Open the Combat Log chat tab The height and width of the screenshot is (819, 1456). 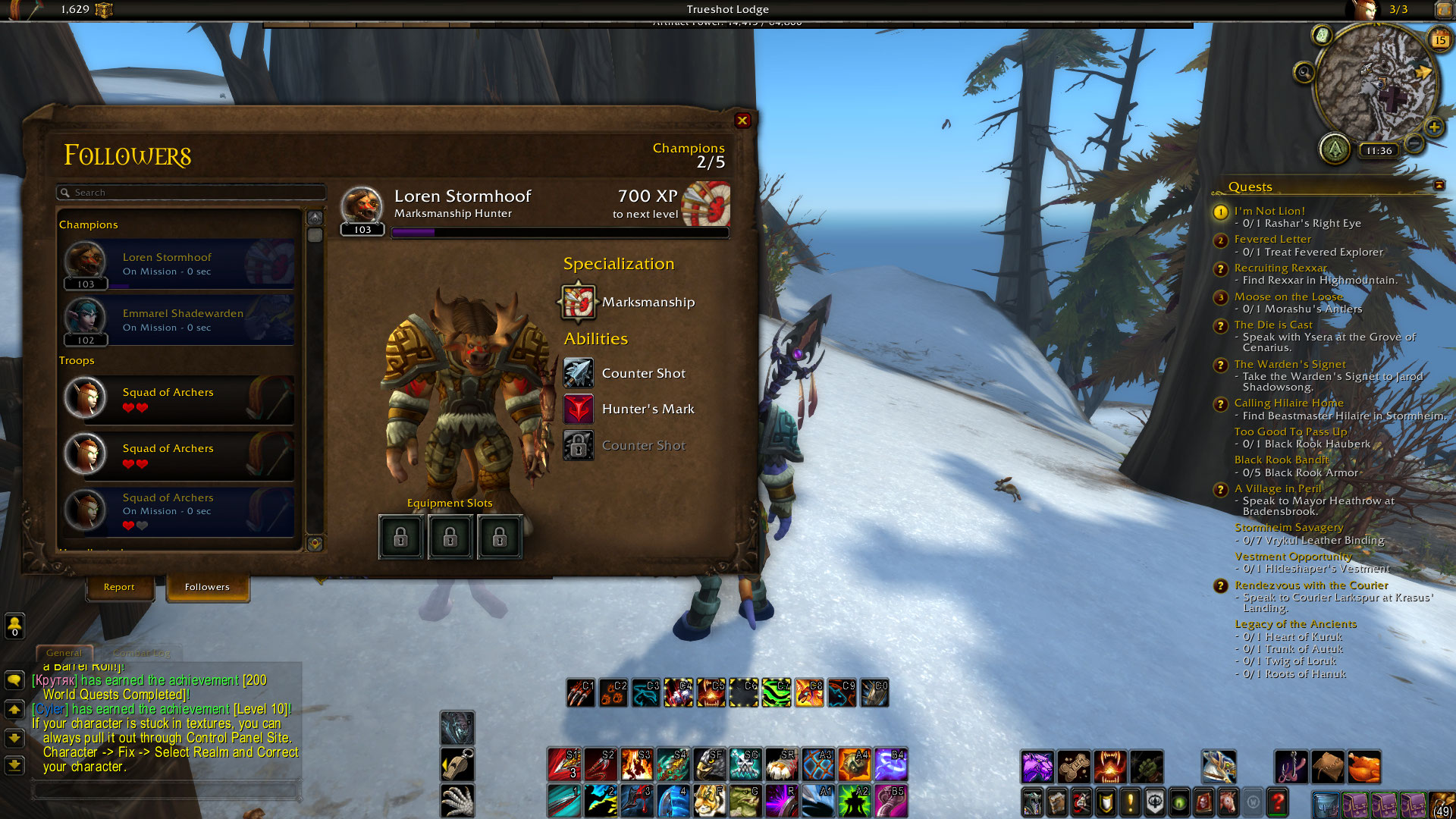click(142, 653)
